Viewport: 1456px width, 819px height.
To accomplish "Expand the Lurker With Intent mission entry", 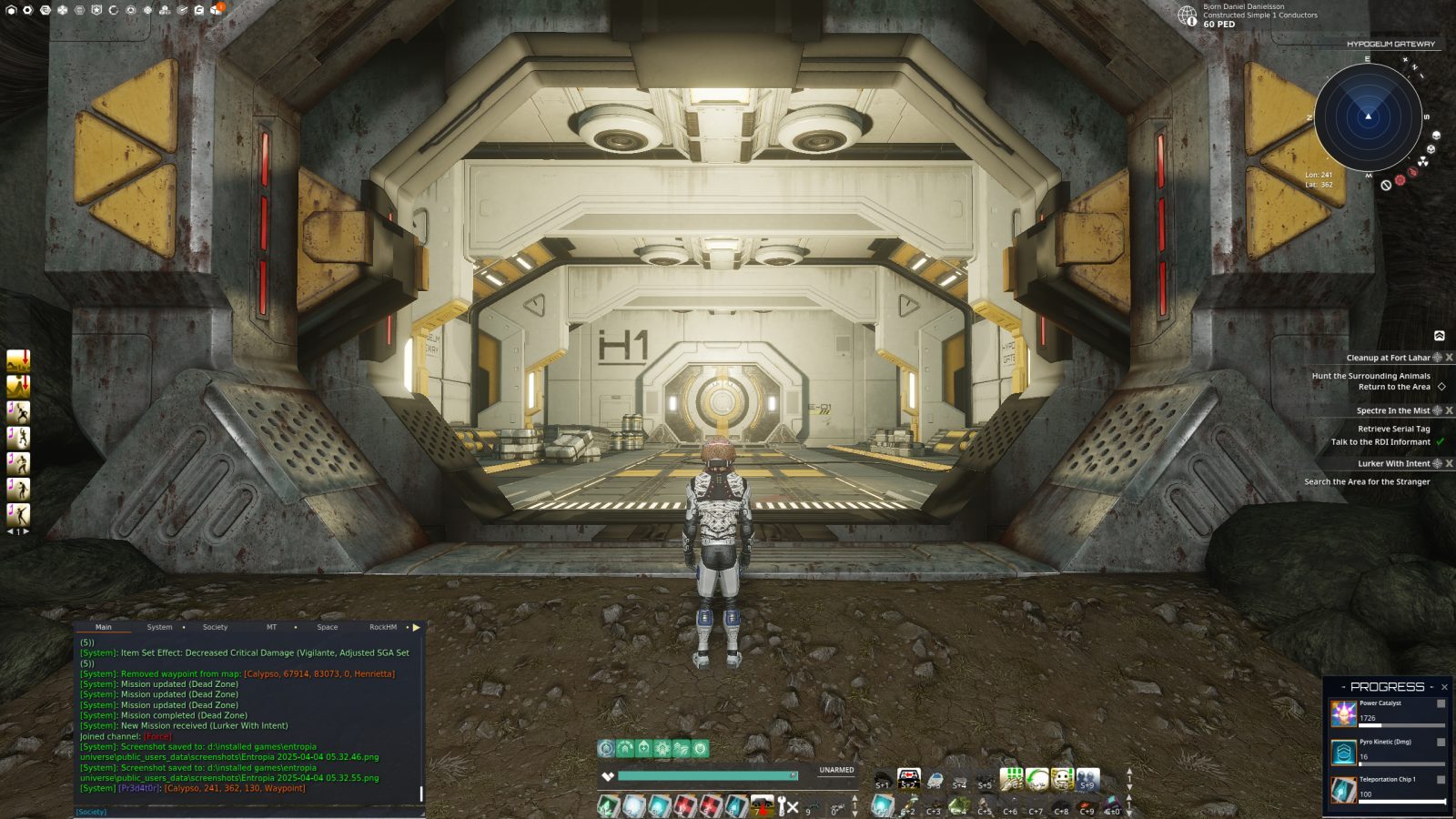I will 1392,462.
